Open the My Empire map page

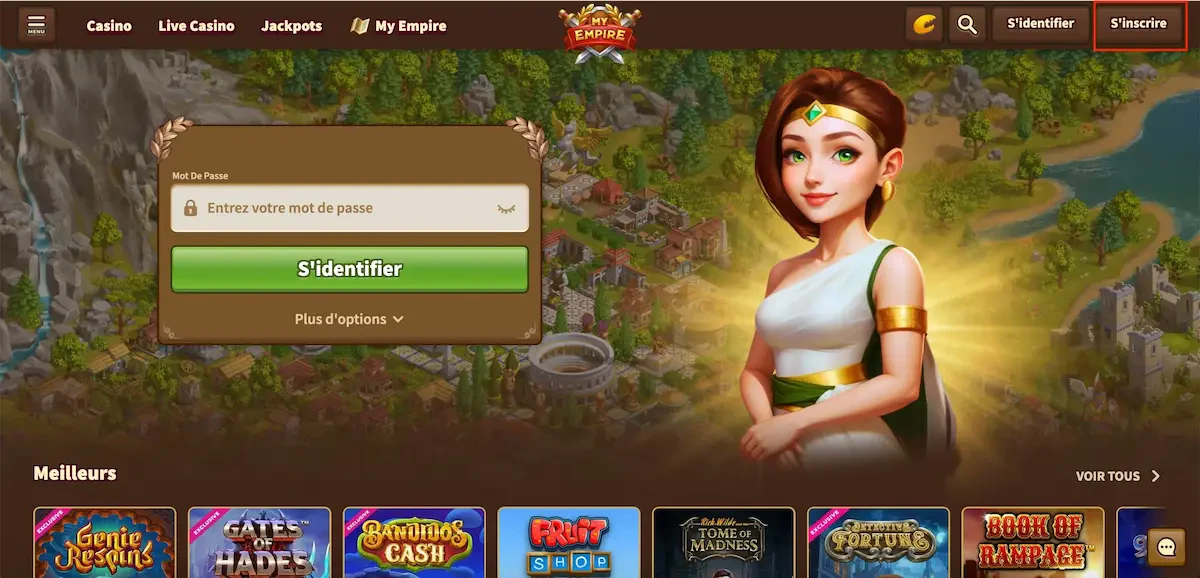(399, 26)
